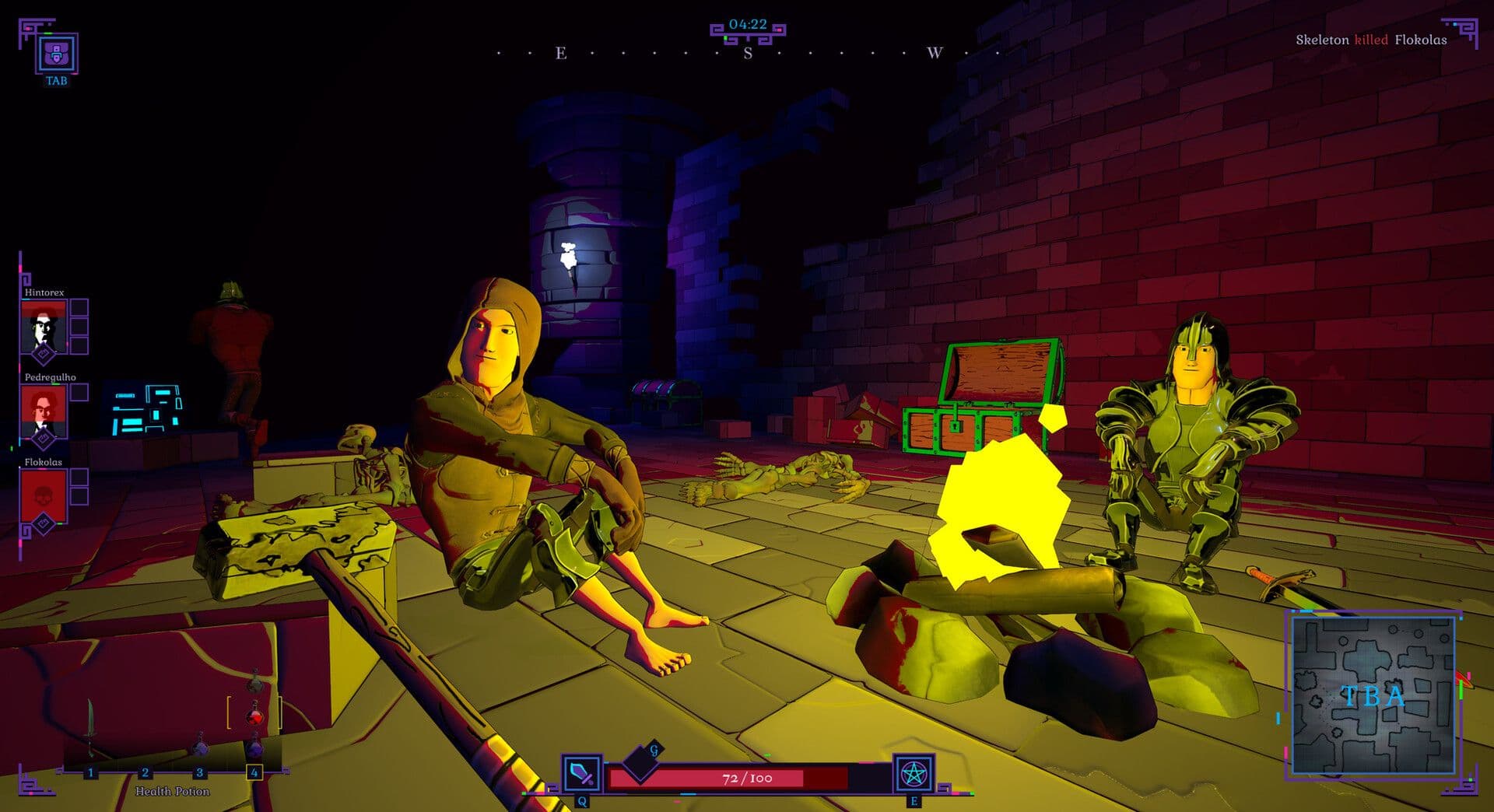Screen dimensions: 1494x812
Task: Toggle the status square beside Pedregulho
Action: 80,391
